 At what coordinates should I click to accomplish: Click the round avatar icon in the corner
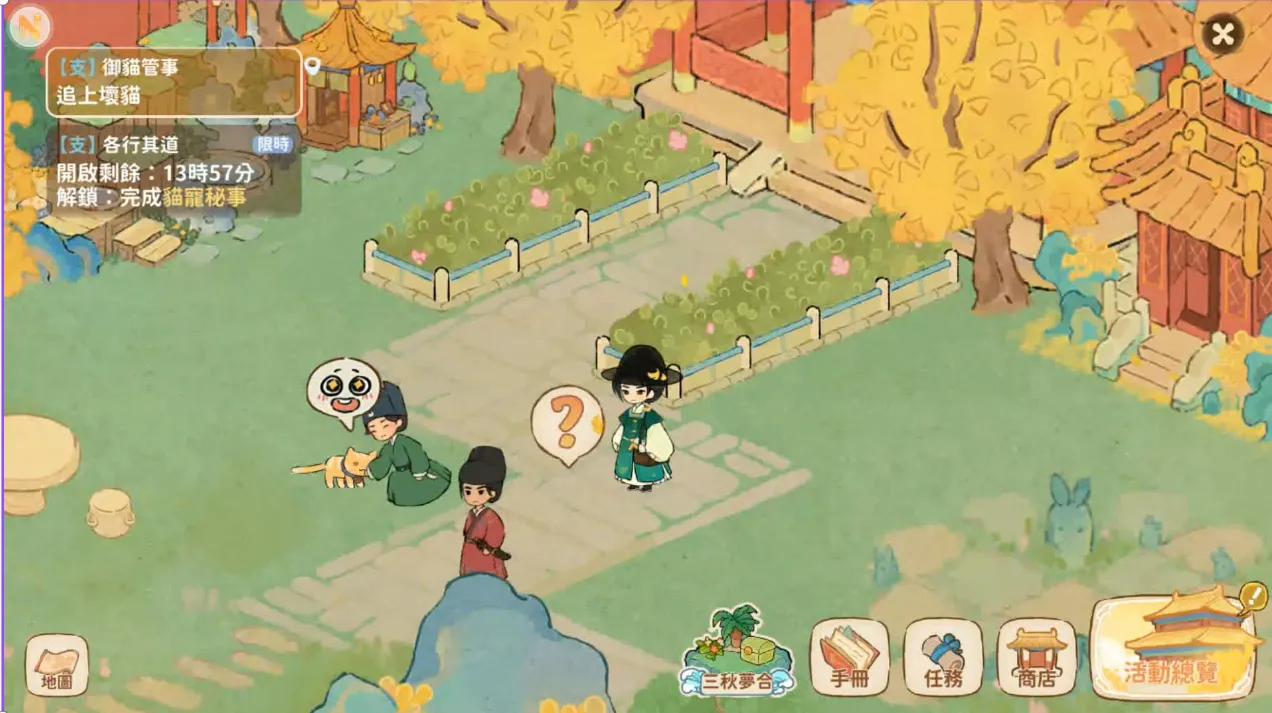pyautogui.click(x=28, y=27)
